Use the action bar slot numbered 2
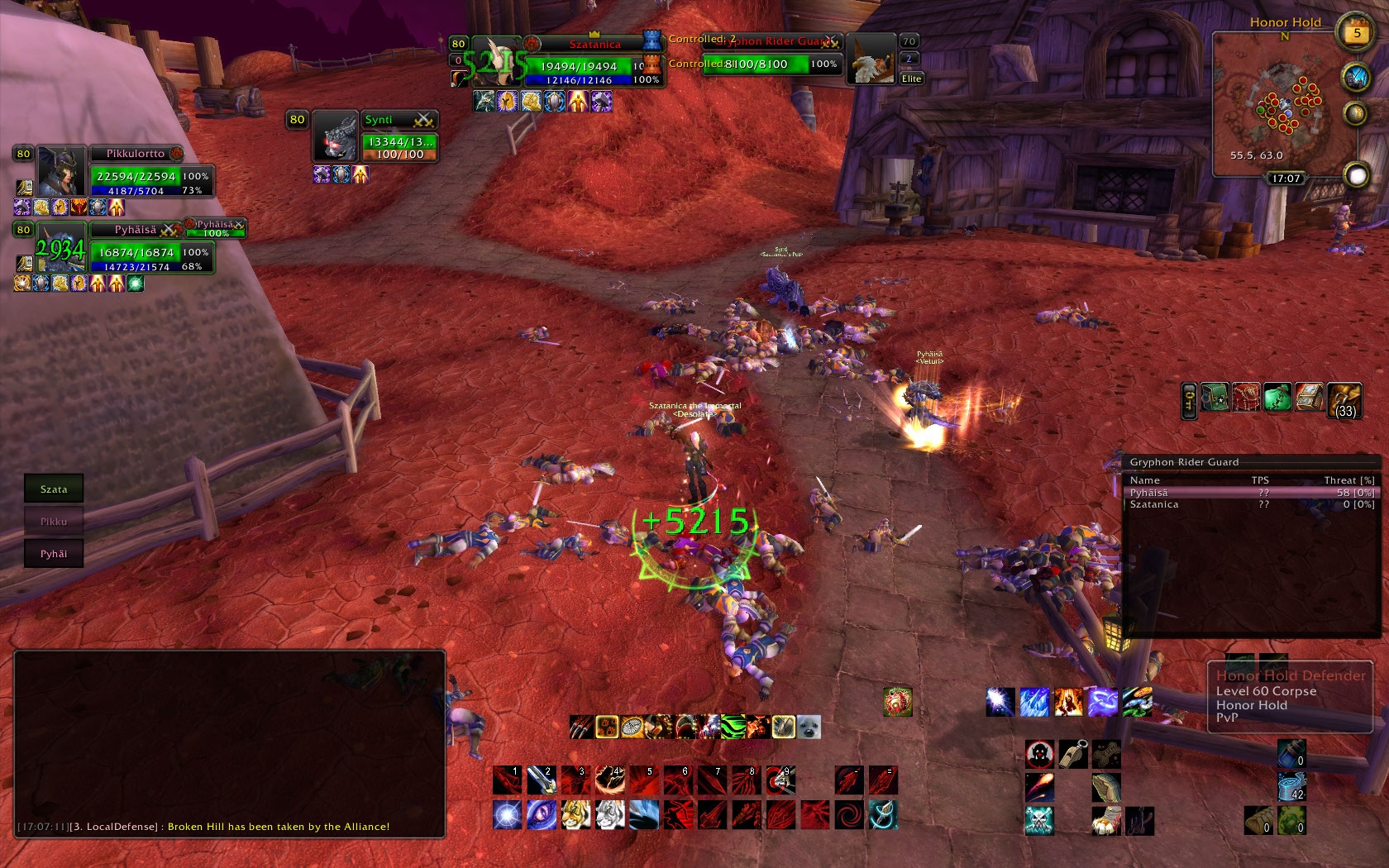Image resolution: width=1389 pixels, height=868 pixels. point(542,780)
